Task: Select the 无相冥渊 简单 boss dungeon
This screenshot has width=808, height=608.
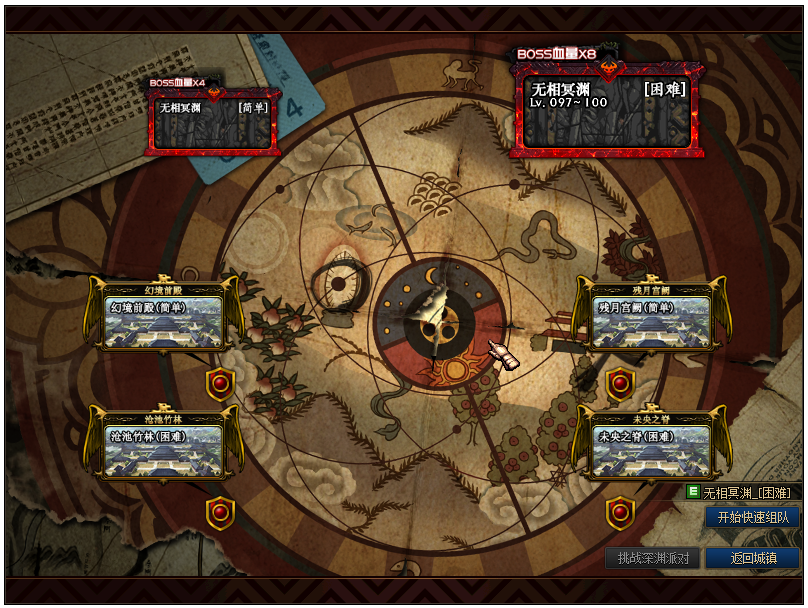Action: 213,121
